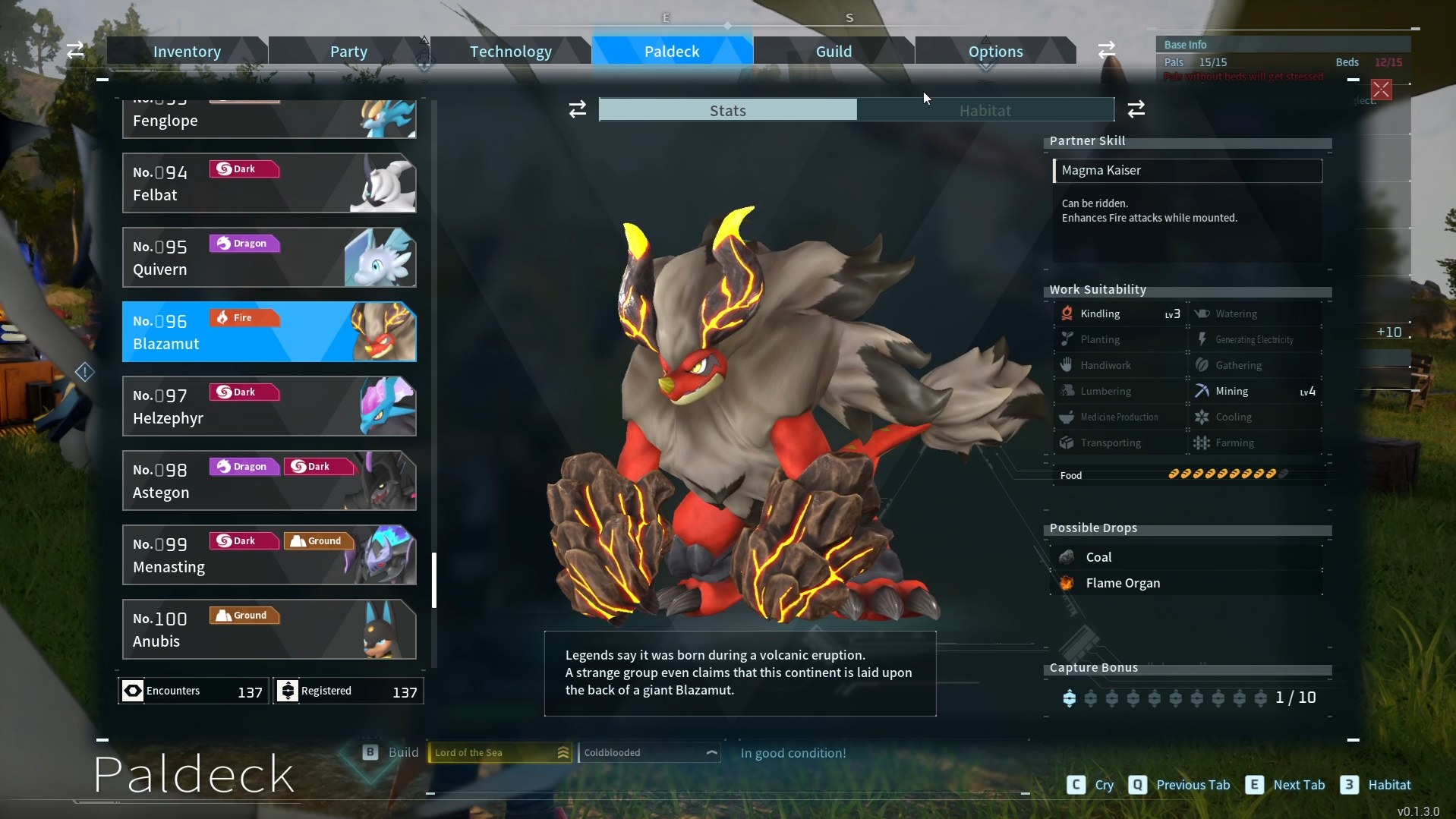Screen dimensions: 1456x819
Task: Choose Felbat in the Paldeck list
Action: (x=269, y=184)
